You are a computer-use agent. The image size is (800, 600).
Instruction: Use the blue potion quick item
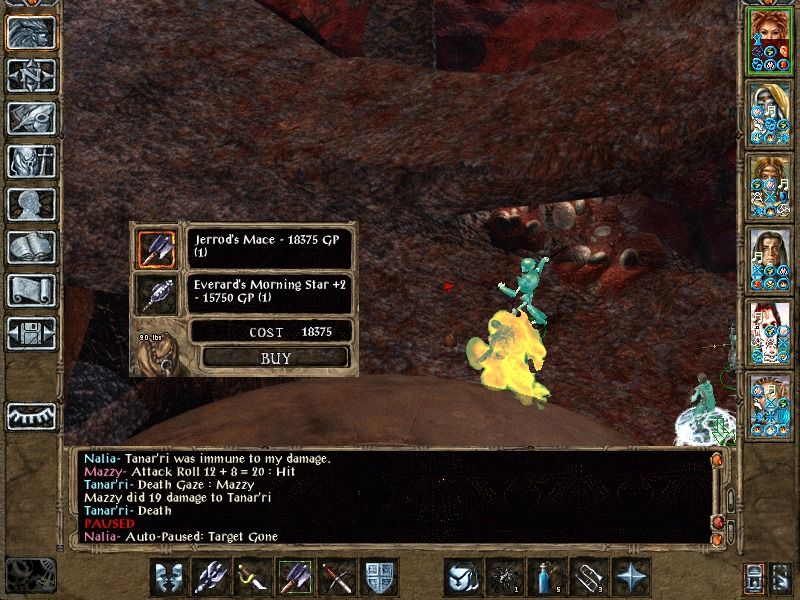(545, 577)
